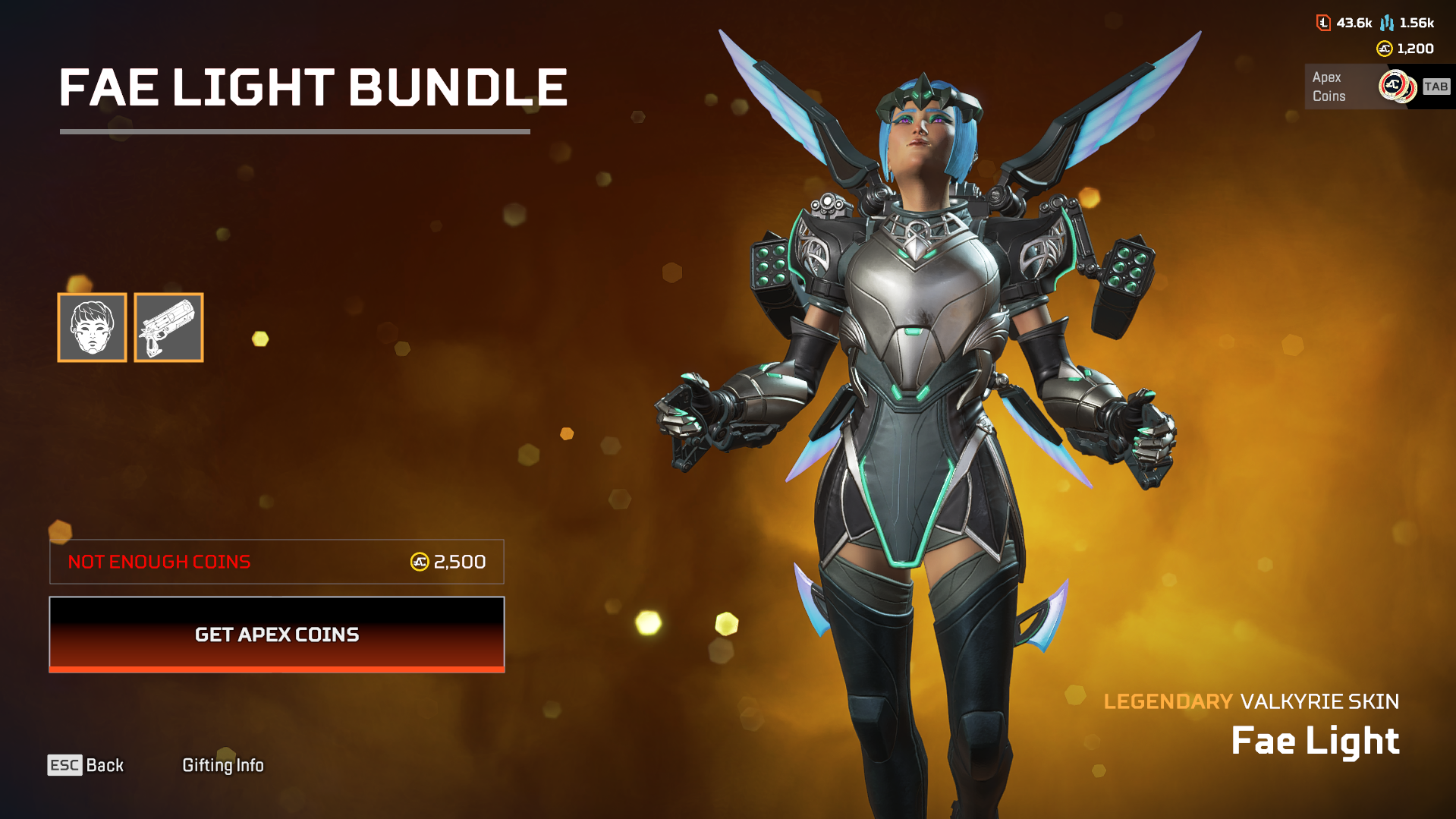Select the LEGENDARY rarity label
The width and height of the screenshot is (1456, 819).
click(x=1168, y=701)
